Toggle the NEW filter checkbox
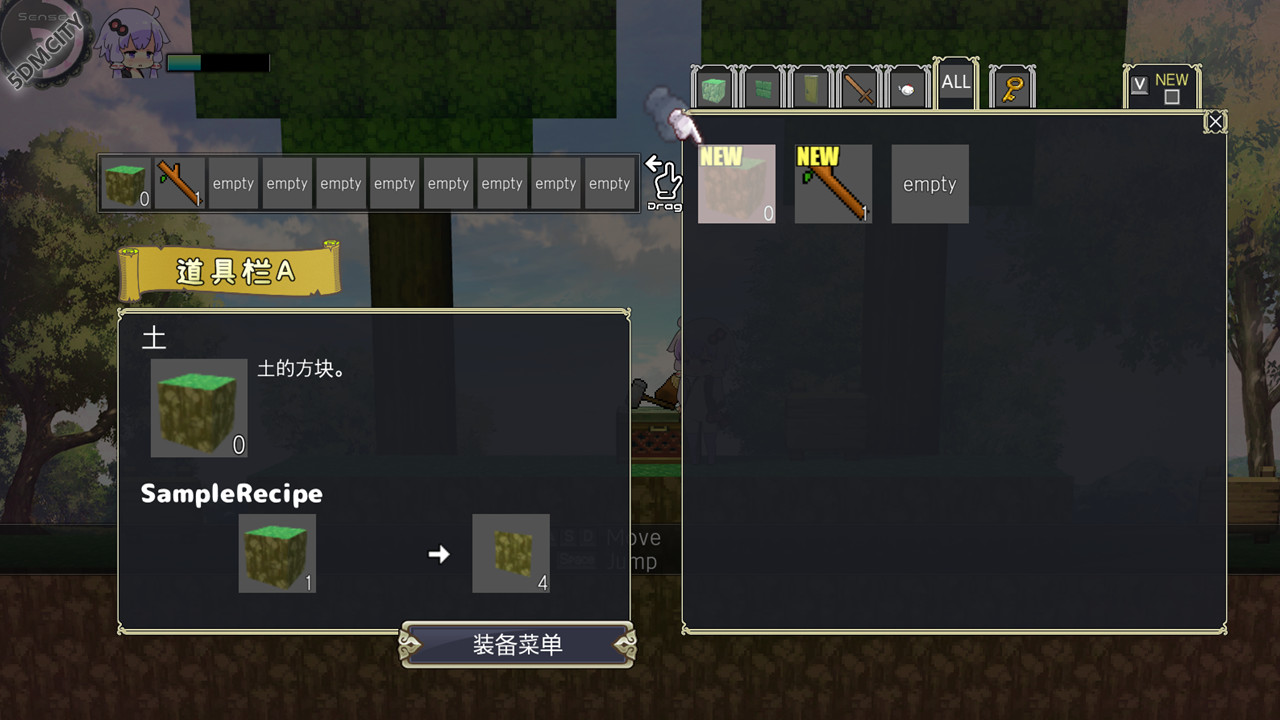 pyautogui.click(x=1172, y=97)
